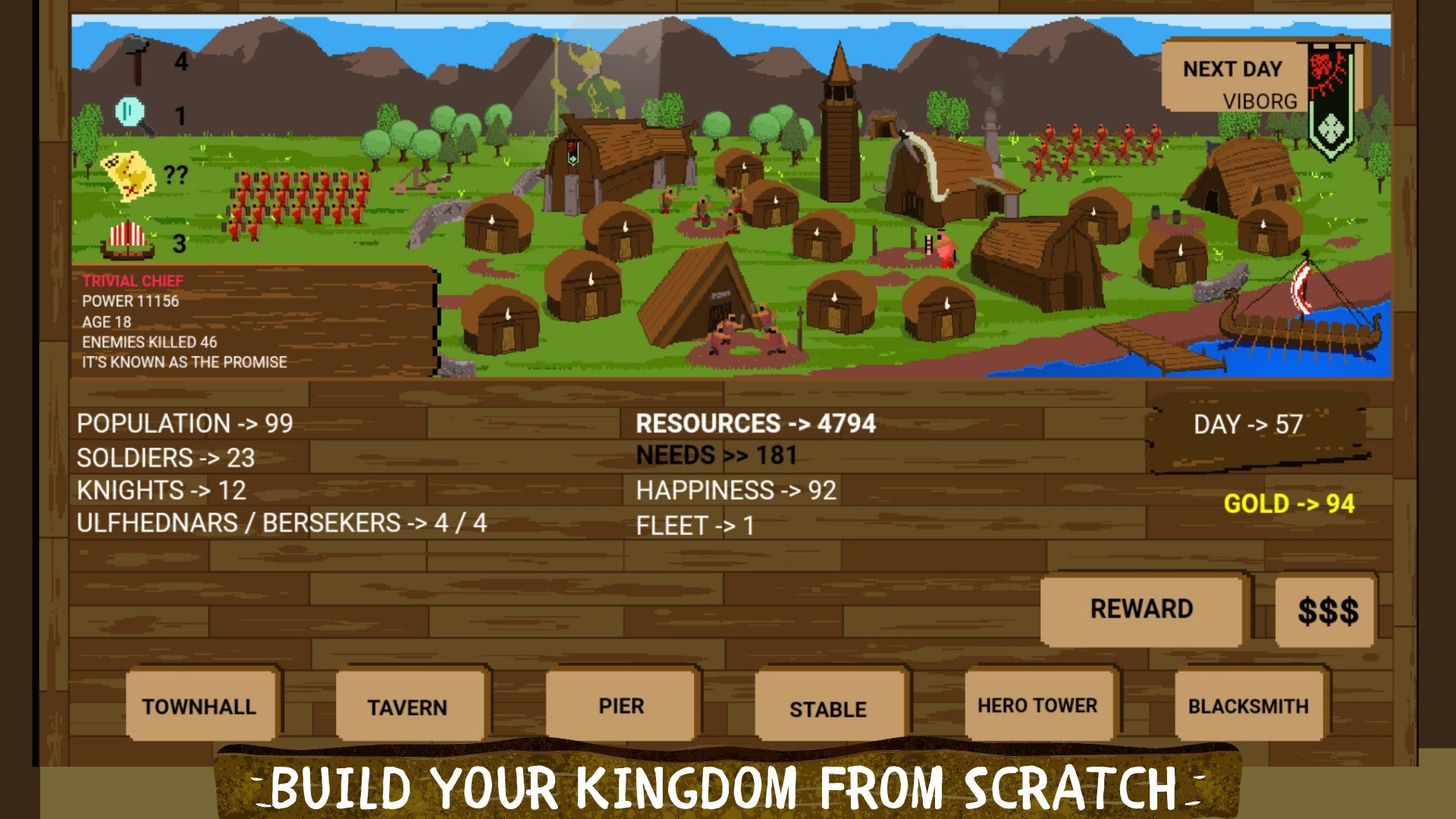Open the HERO TOWER
The image size is (1456, 819).
pos(1038,705)
